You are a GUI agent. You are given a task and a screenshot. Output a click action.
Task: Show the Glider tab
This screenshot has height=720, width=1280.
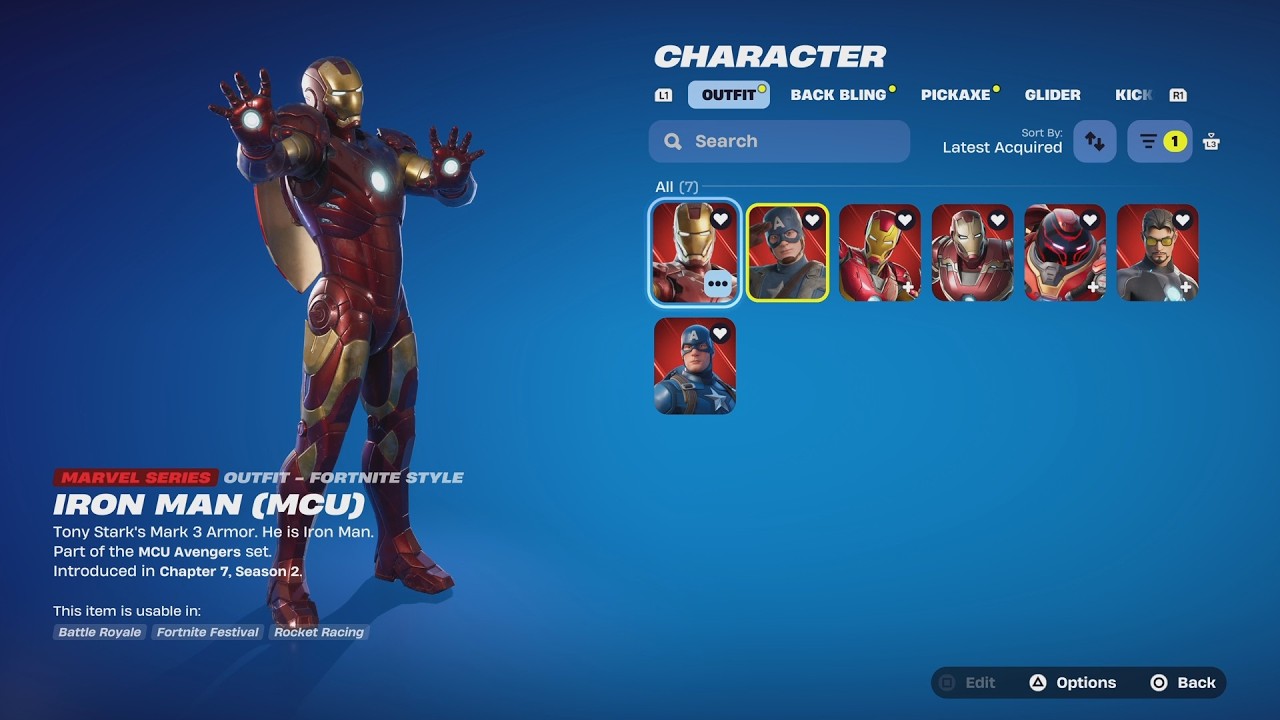[1052, 95]
